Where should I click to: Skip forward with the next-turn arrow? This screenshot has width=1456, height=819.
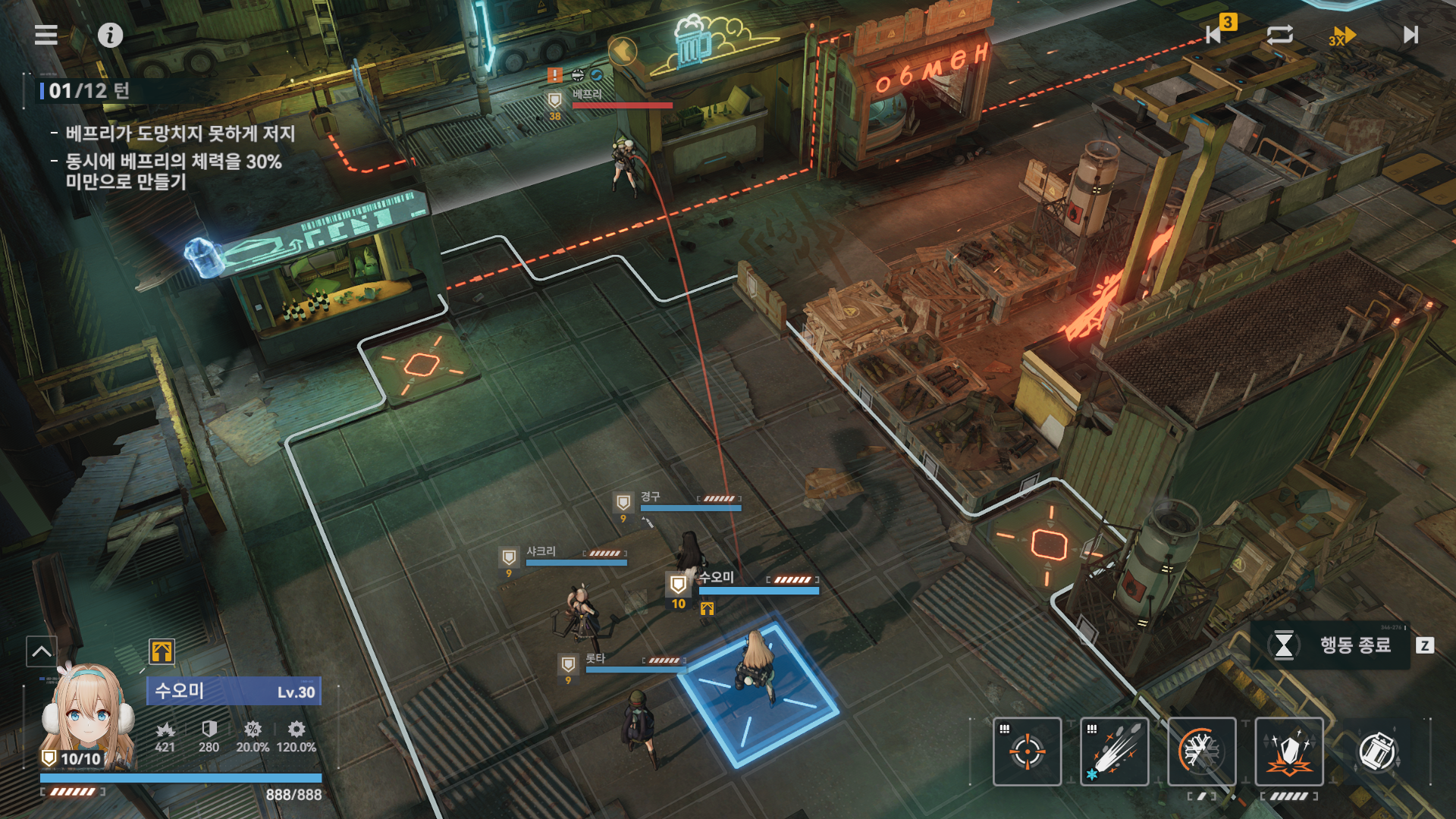coord(1410,35)
